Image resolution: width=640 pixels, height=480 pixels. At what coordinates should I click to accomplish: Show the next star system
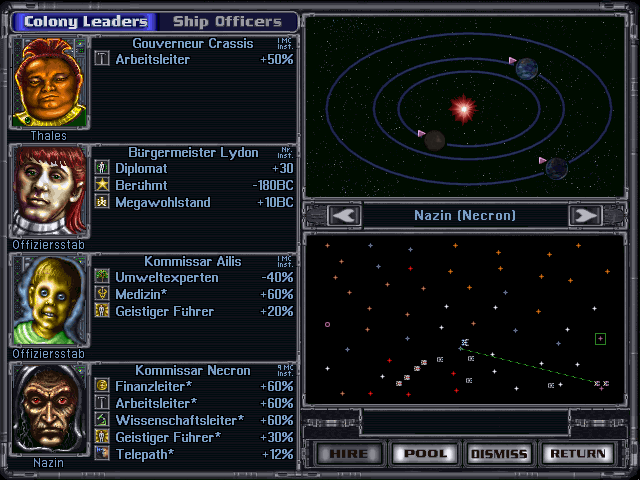[585, 215]
